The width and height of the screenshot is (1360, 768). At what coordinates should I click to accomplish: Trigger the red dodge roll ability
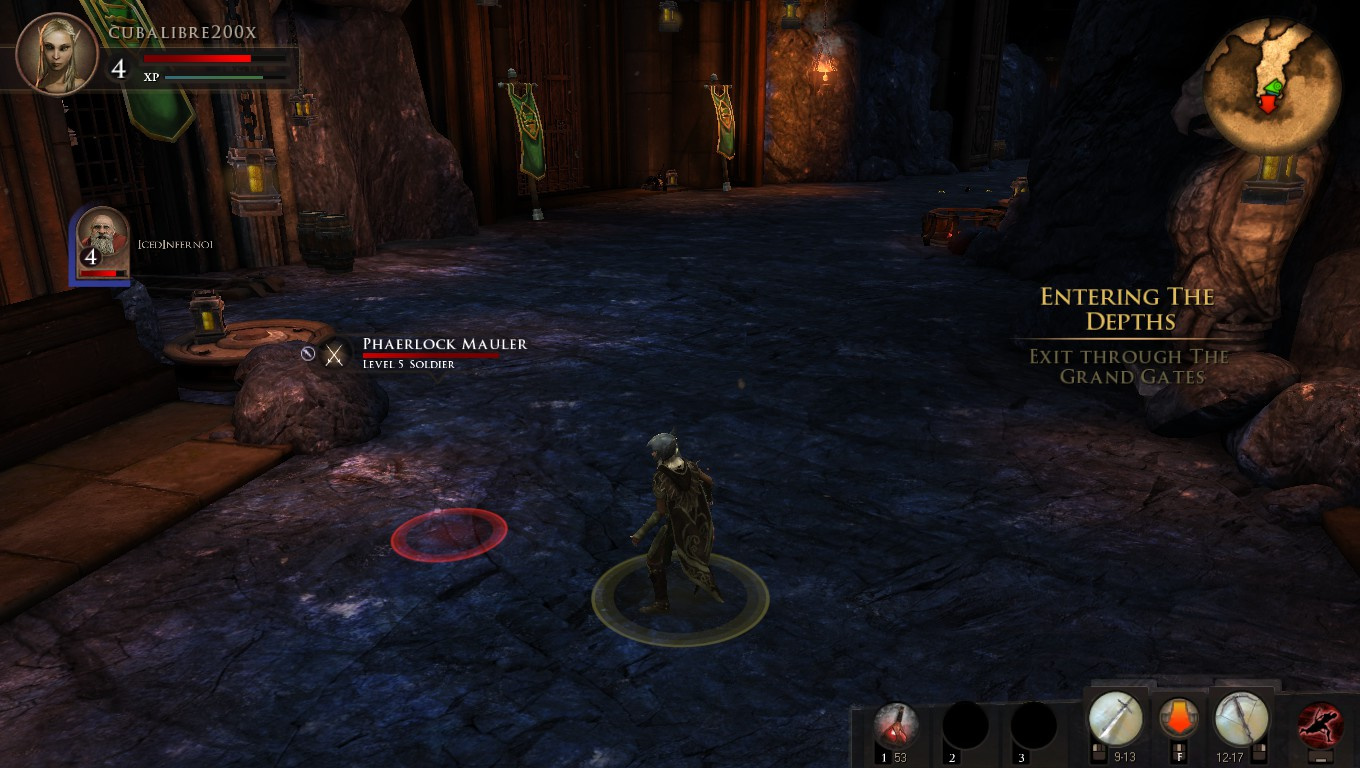[x=1320, y=725]
